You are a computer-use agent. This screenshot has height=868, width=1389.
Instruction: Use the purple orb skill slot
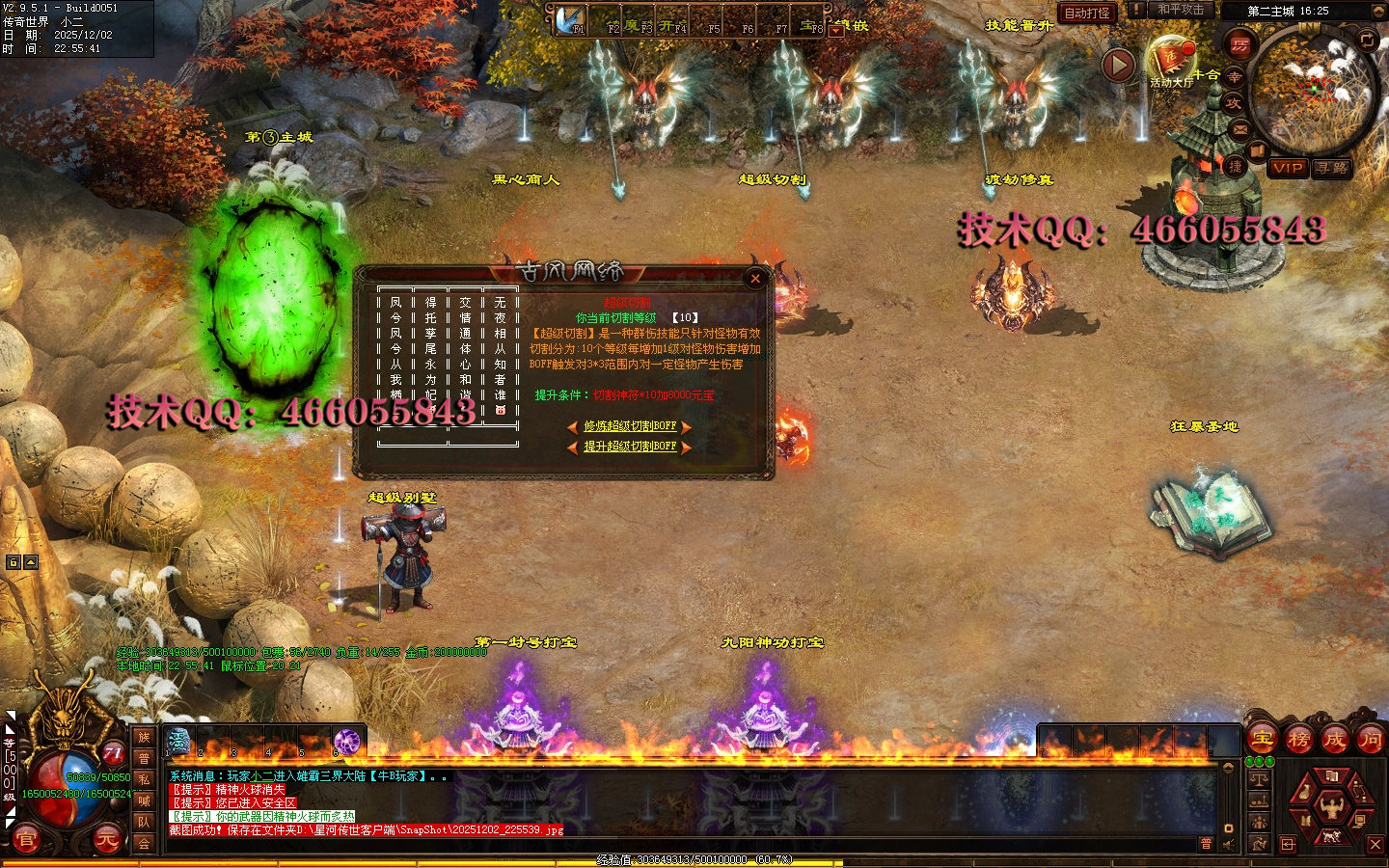(x=347, y=741)
